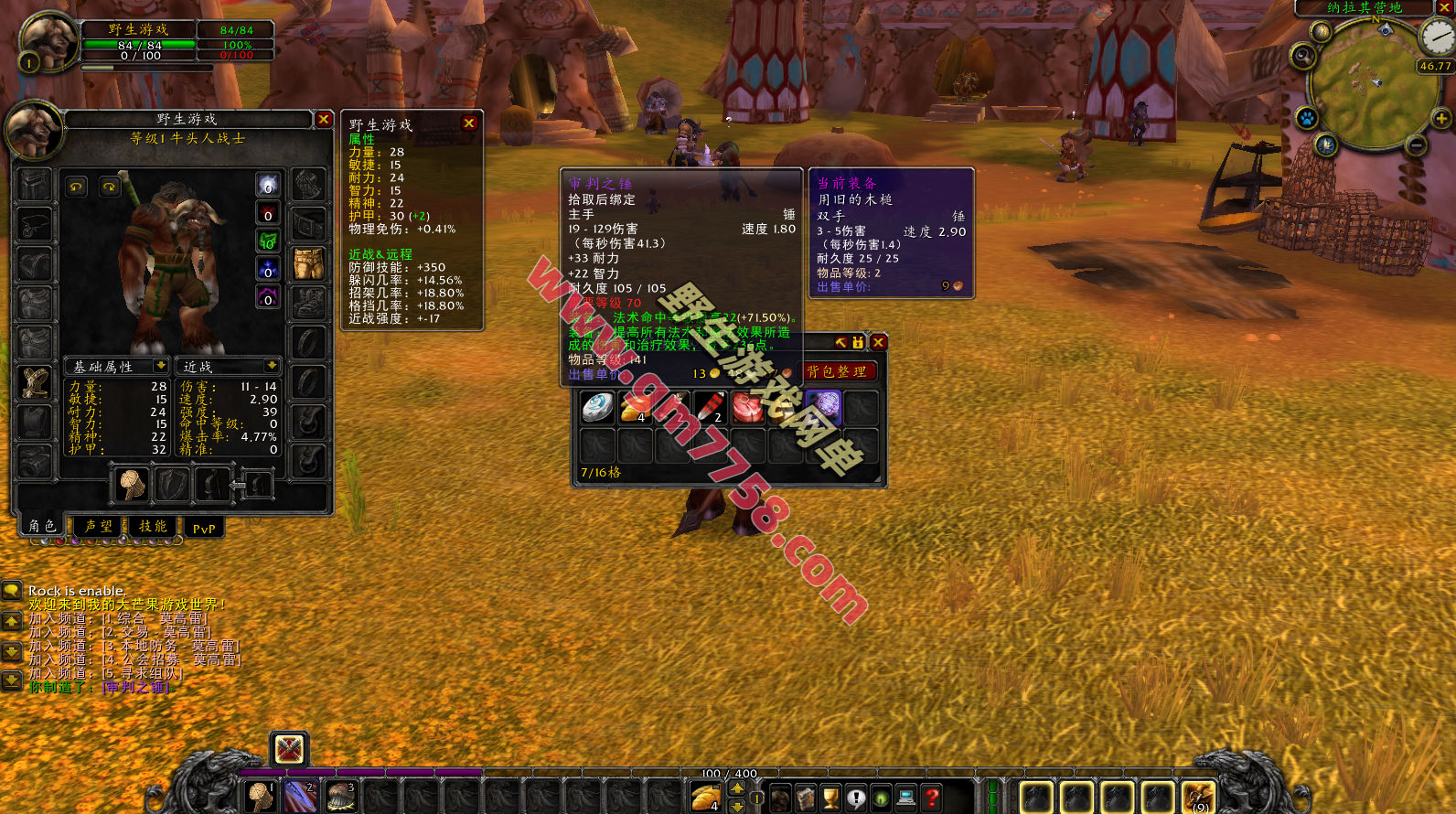Click the red 背包整理 bag sort button
This screenshot has height=814, width=1456.
[837, 371]
